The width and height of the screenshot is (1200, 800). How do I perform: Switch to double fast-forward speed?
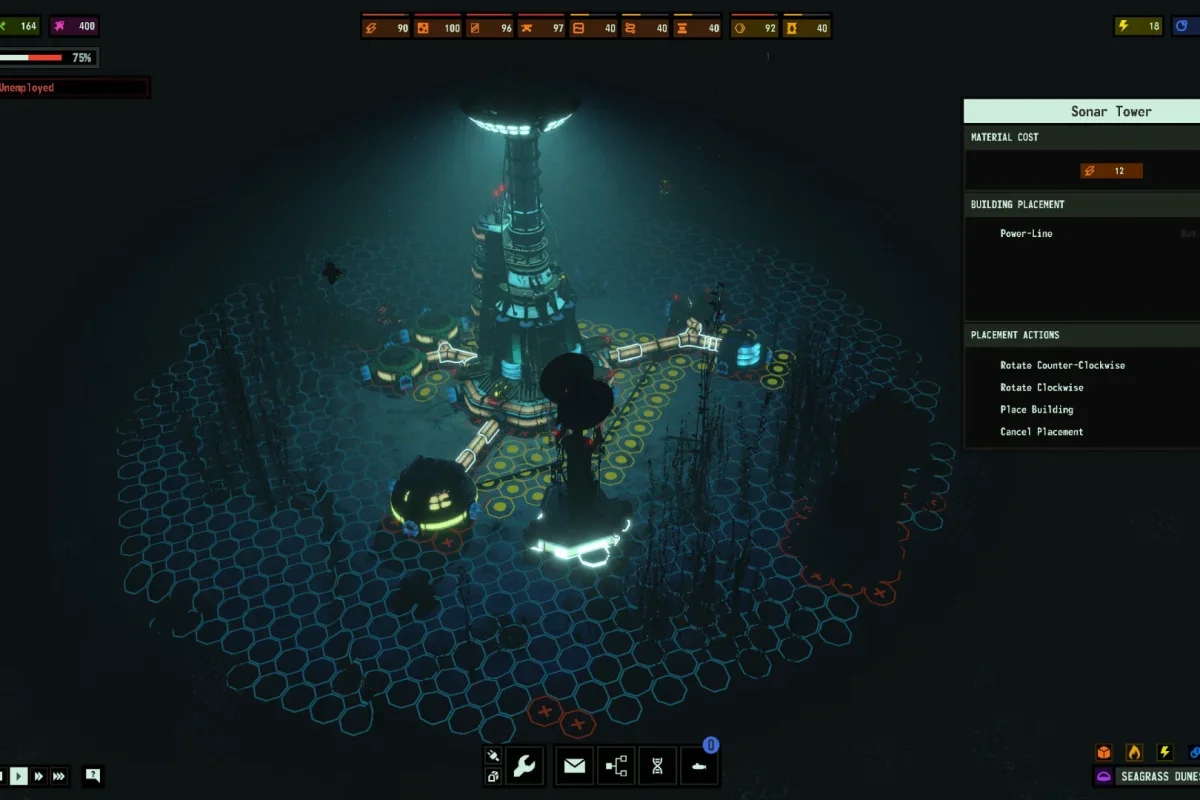point(39,775)
